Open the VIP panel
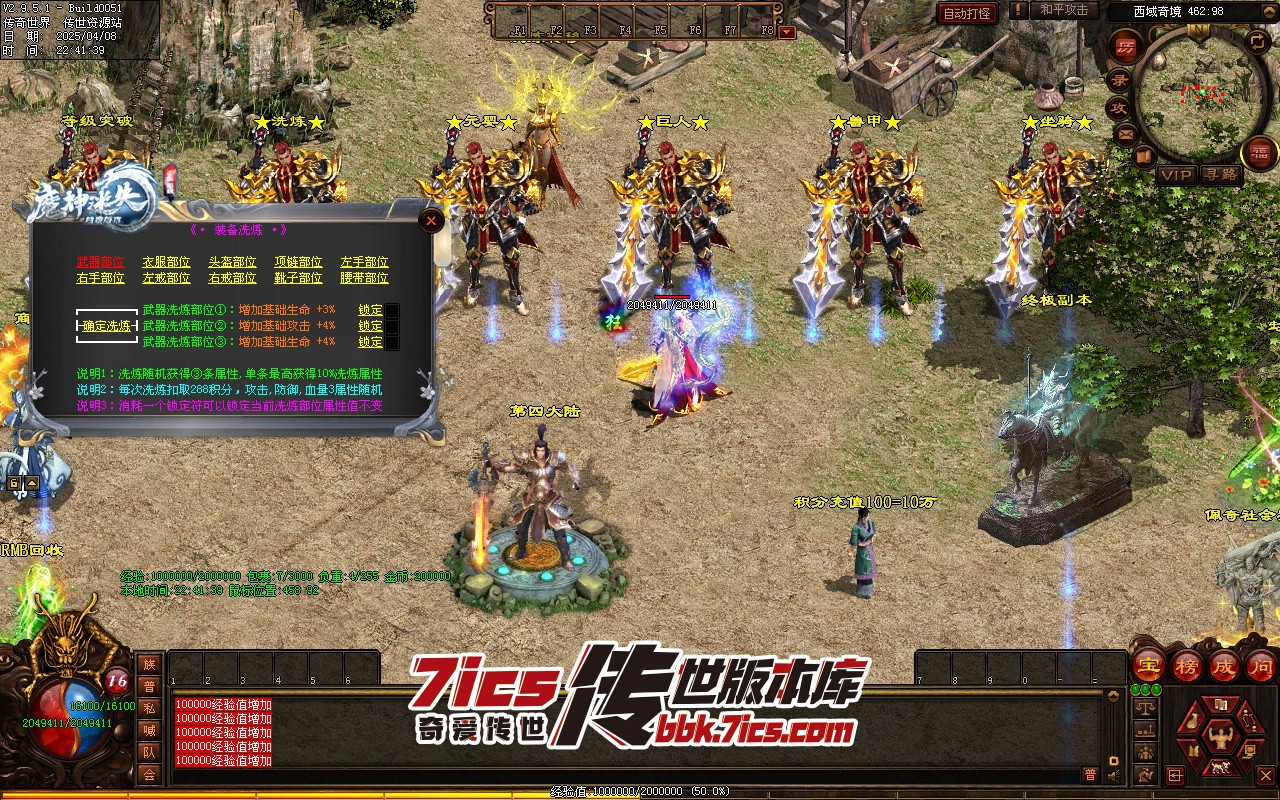Screen dimensions: 1280x800 point(1176,175)
